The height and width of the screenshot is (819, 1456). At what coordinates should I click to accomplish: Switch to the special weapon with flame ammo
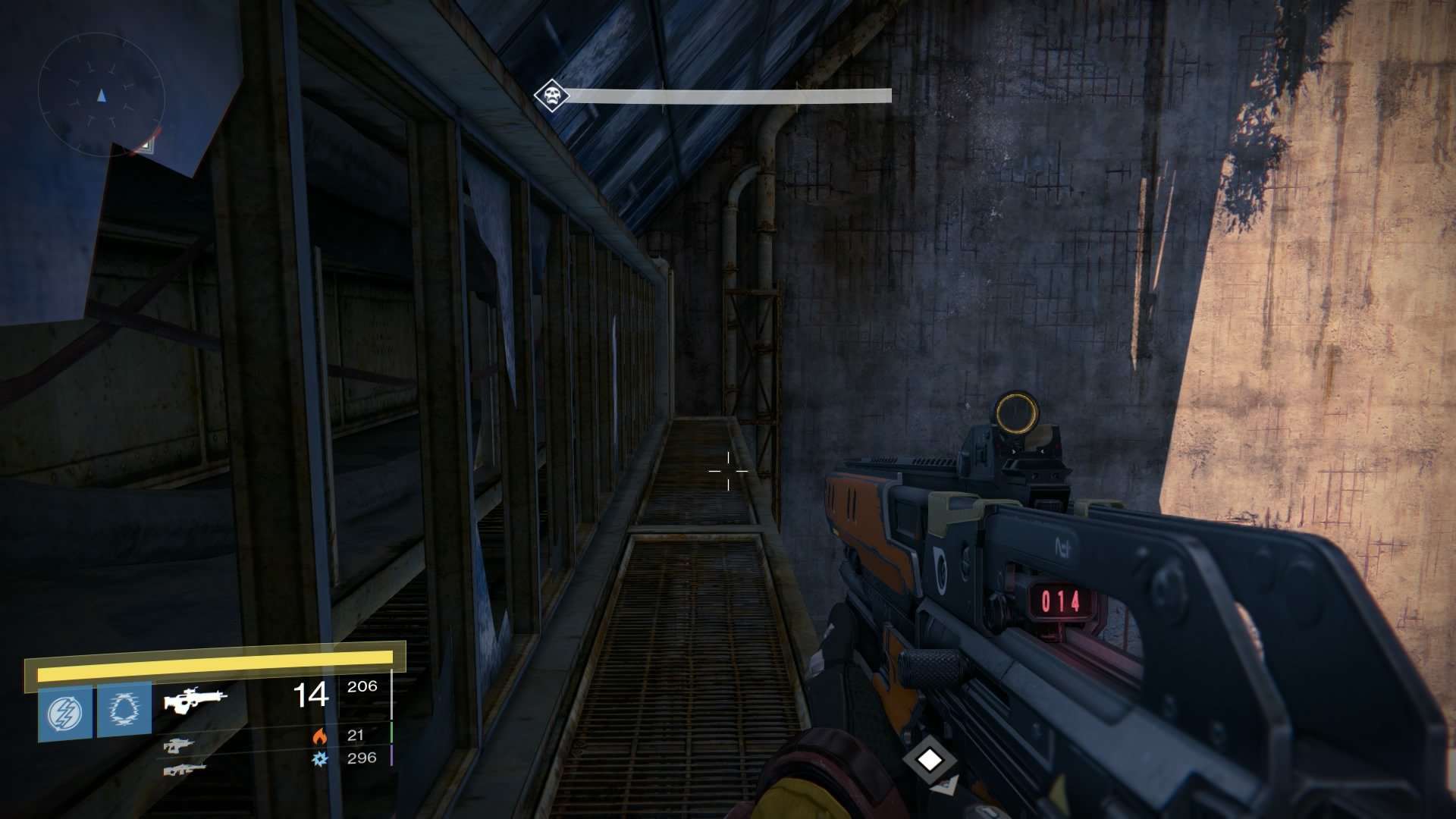(179, 745)
